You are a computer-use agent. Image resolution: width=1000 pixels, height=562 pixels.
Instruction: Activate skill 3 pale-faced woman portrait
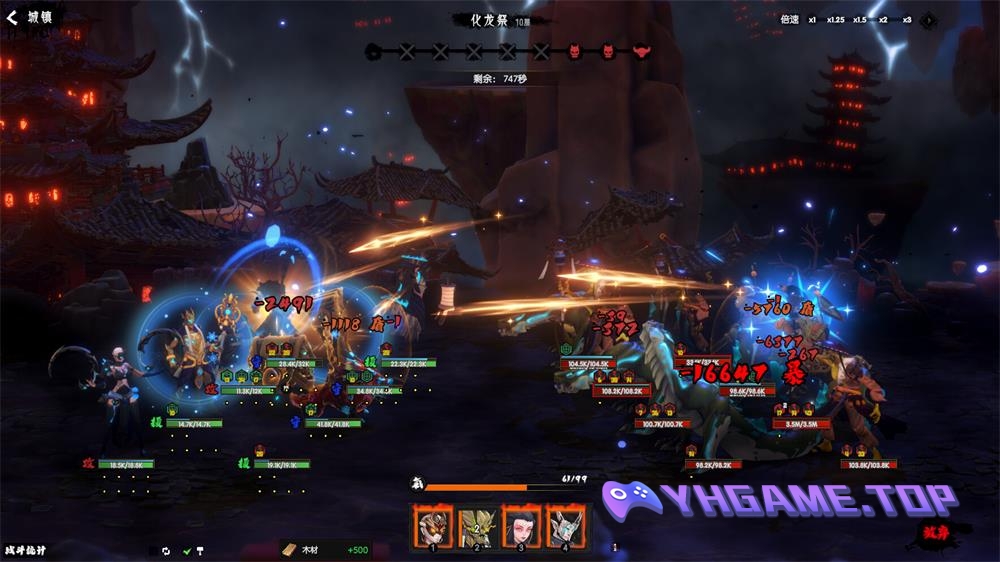tap(521, 526)
